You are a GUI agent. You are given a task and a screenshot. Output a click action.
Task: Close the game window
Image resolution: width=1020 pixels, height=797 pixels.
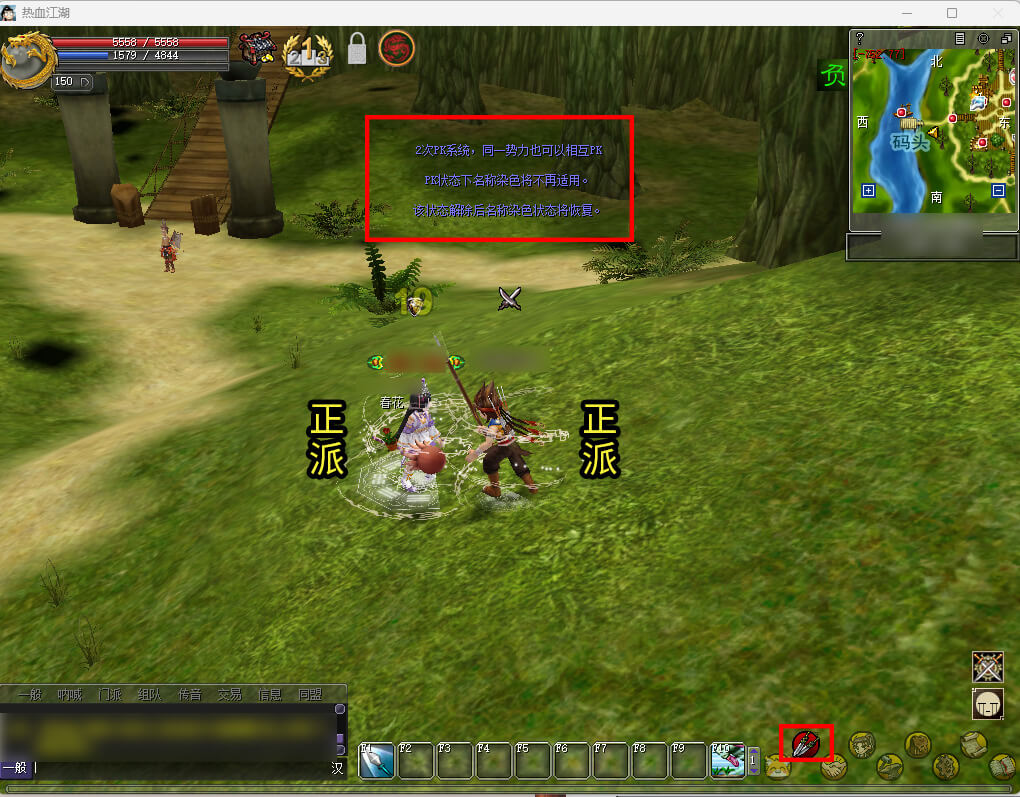point(996,13)
